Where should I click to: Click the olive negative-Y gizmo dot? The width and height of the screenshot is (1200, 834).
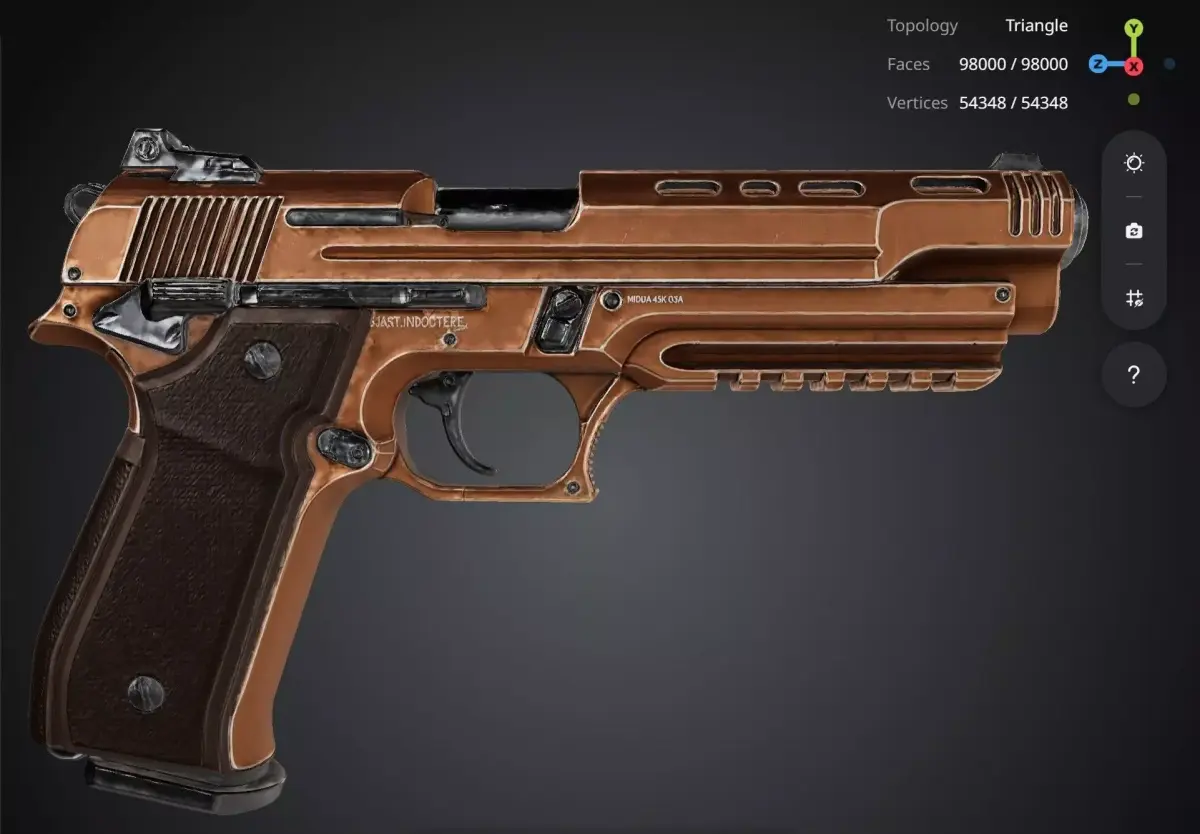tap(1133, 100)
